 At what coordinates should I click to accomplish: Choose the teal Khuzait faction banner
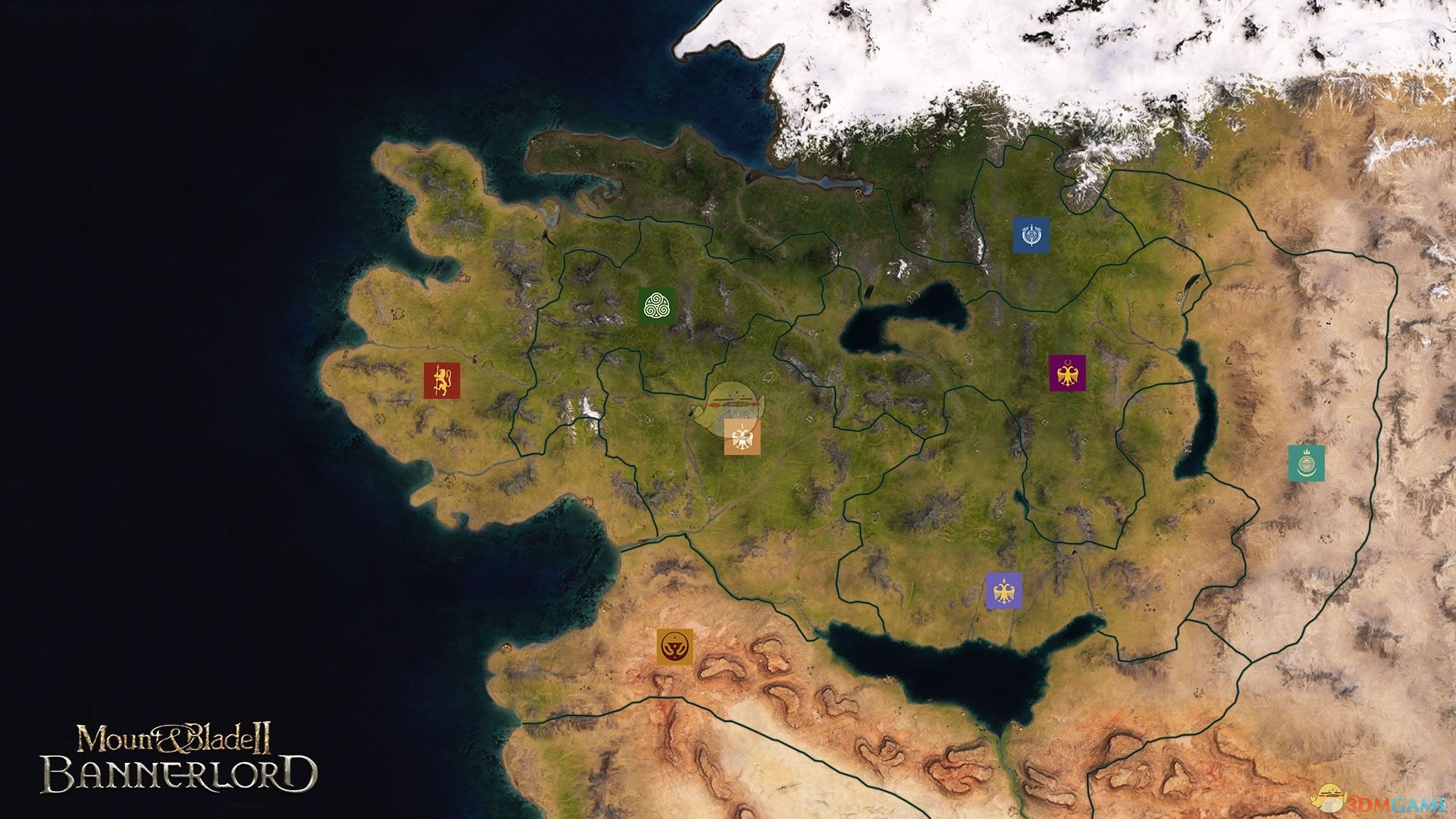1306,463
